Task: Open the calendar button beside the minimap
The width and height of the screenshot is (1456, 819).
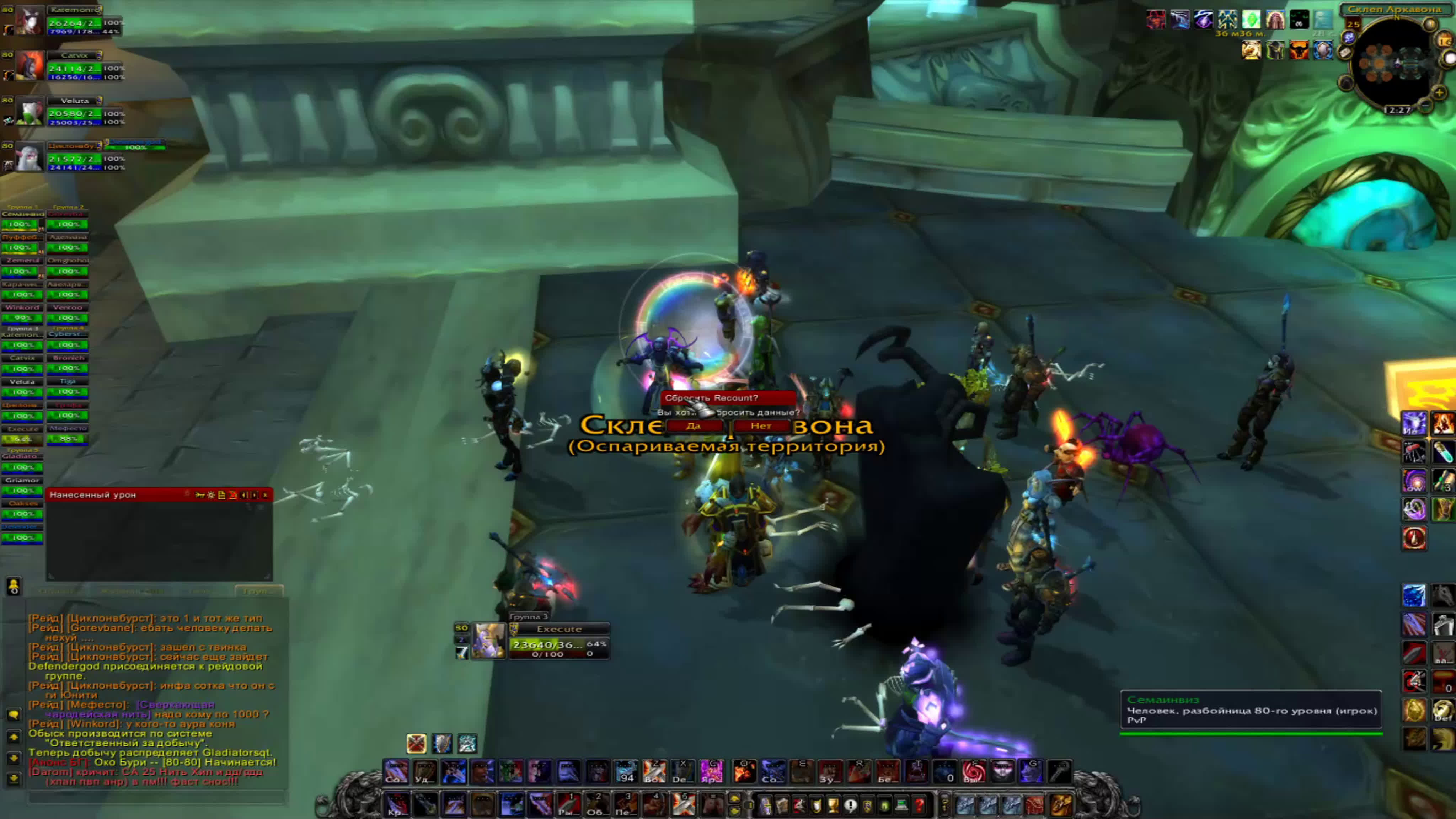Action: pyautogui.click(x=1445, y=41)
